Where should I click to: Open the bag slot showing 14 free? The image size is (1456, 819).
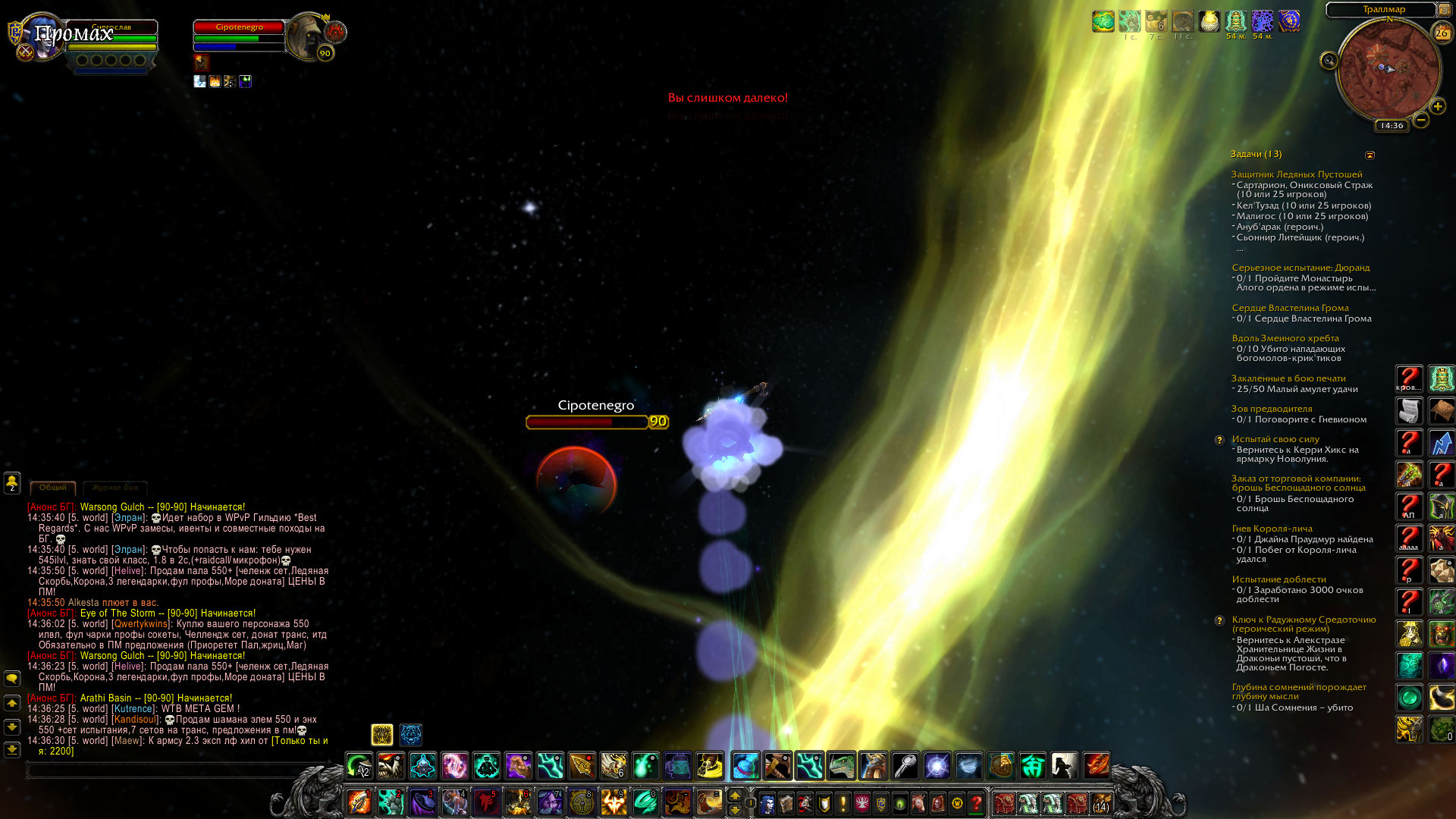1101,803
